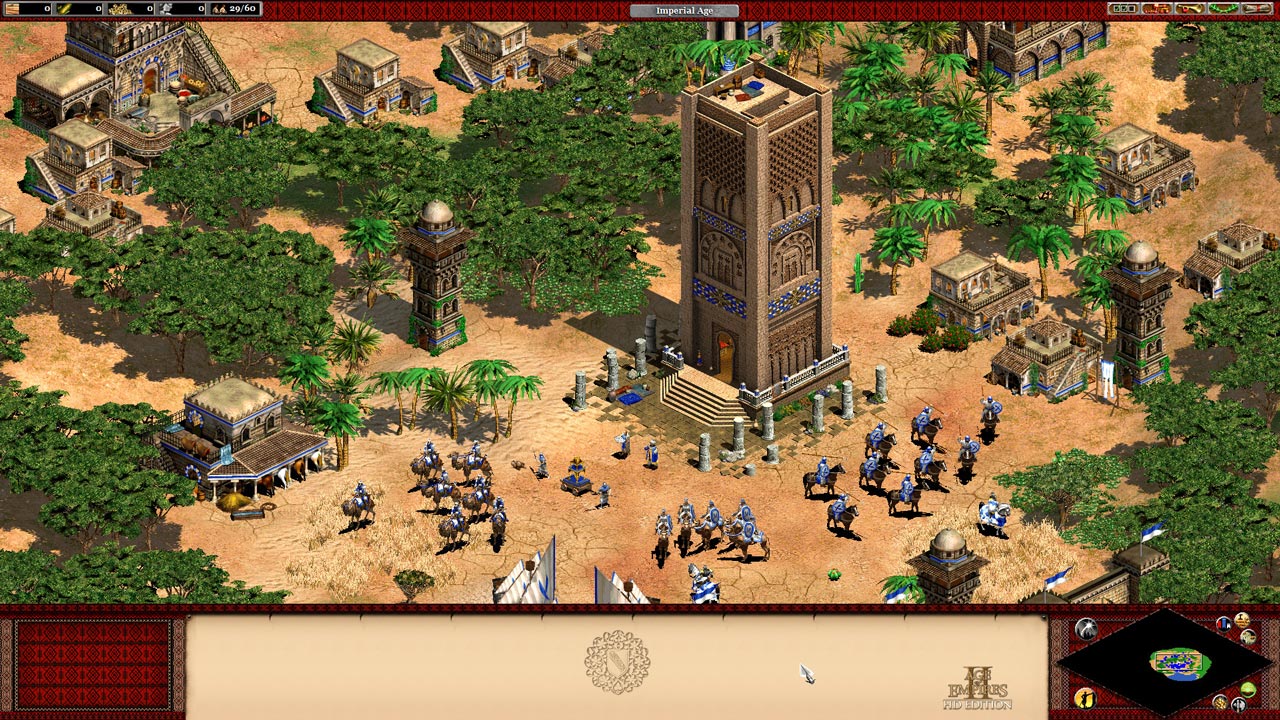Open the Diplomacy wreath icon
Image resolution: width=1280 pixels, height=720 pixels.
(x=1223, y=9)
